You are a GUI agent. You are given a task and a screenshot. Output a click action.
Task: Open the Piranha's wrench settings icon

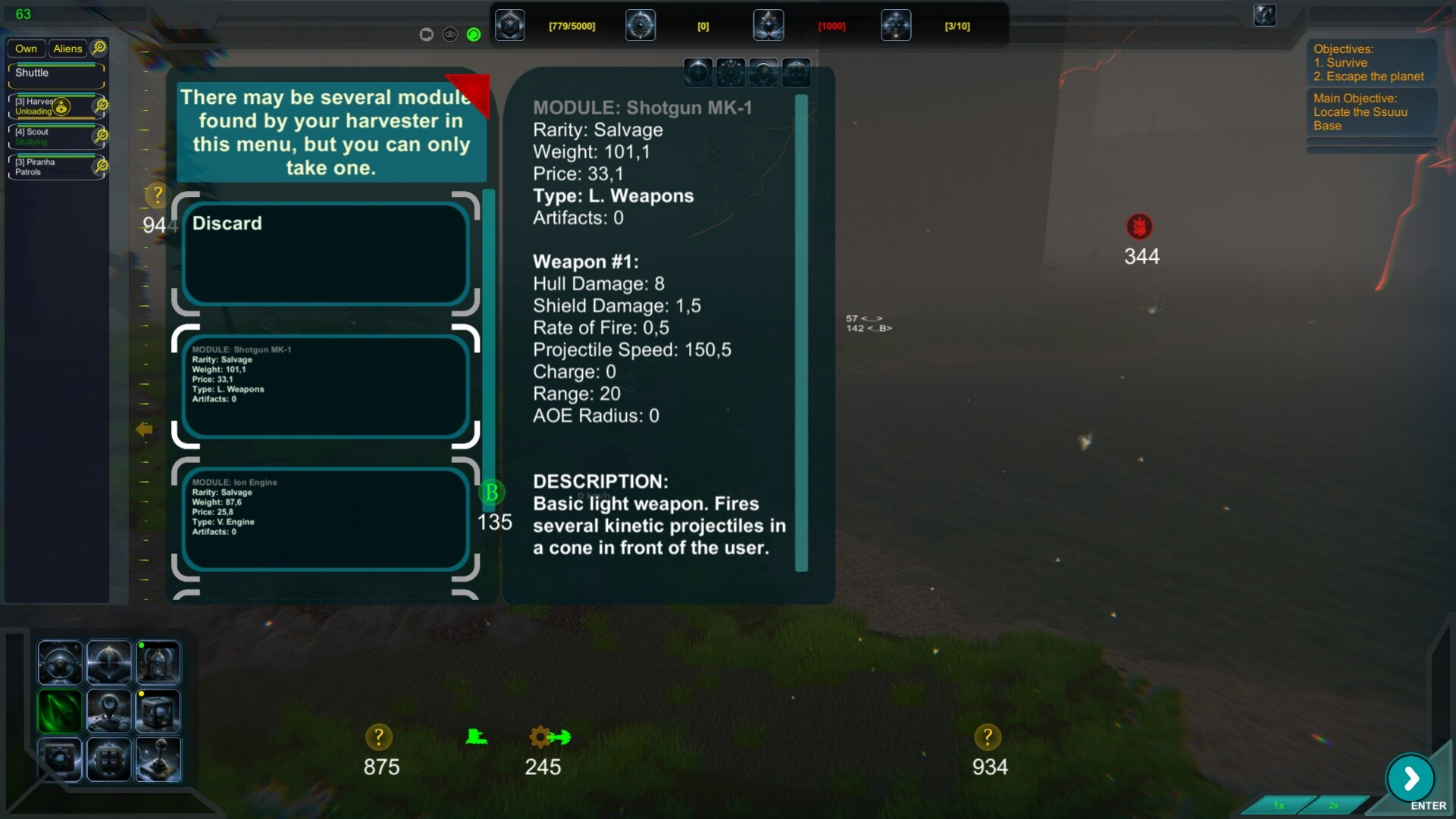click(100, 166)
